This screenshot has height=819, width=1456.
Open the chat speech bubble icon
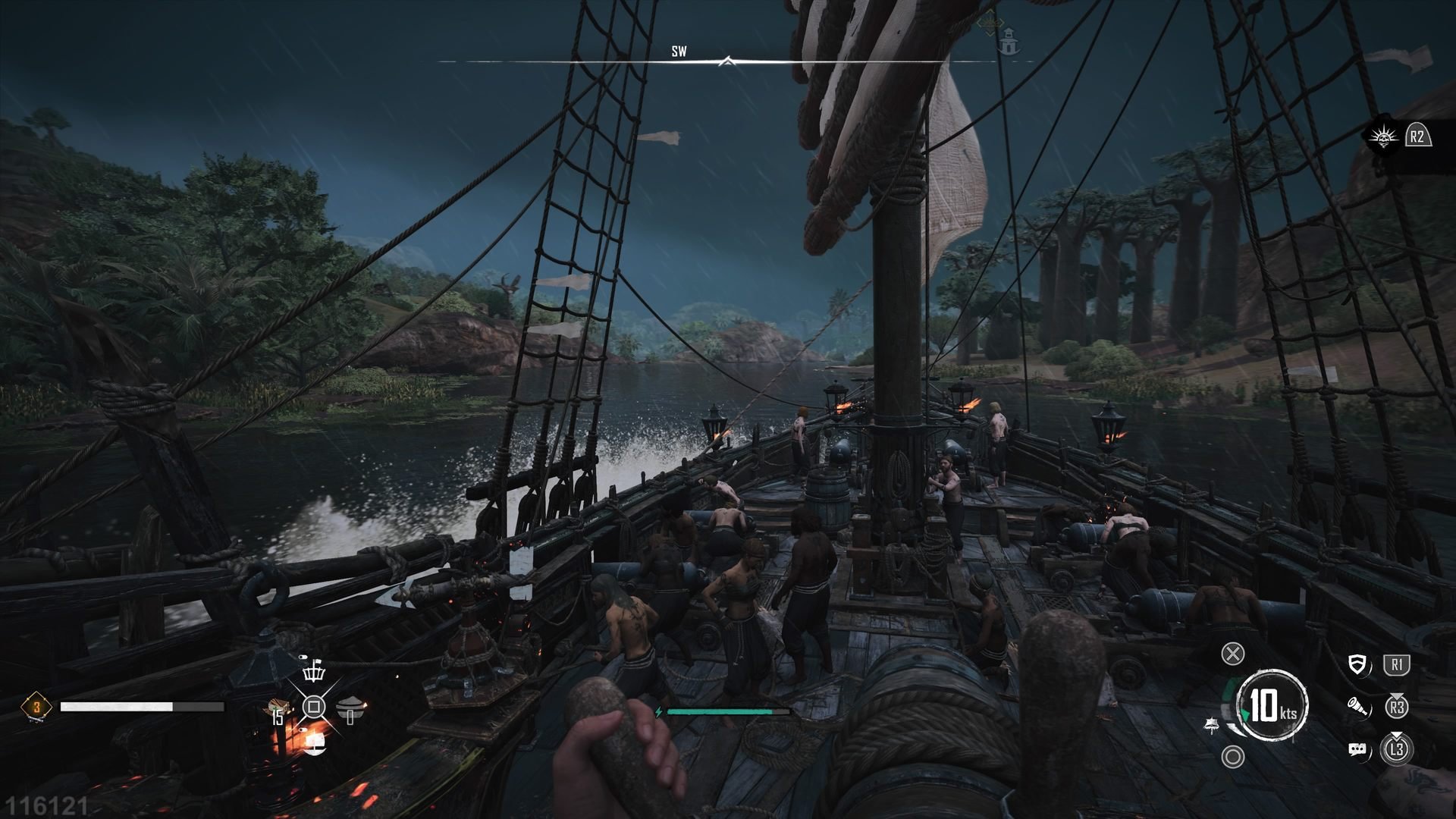pos(1359,750)
